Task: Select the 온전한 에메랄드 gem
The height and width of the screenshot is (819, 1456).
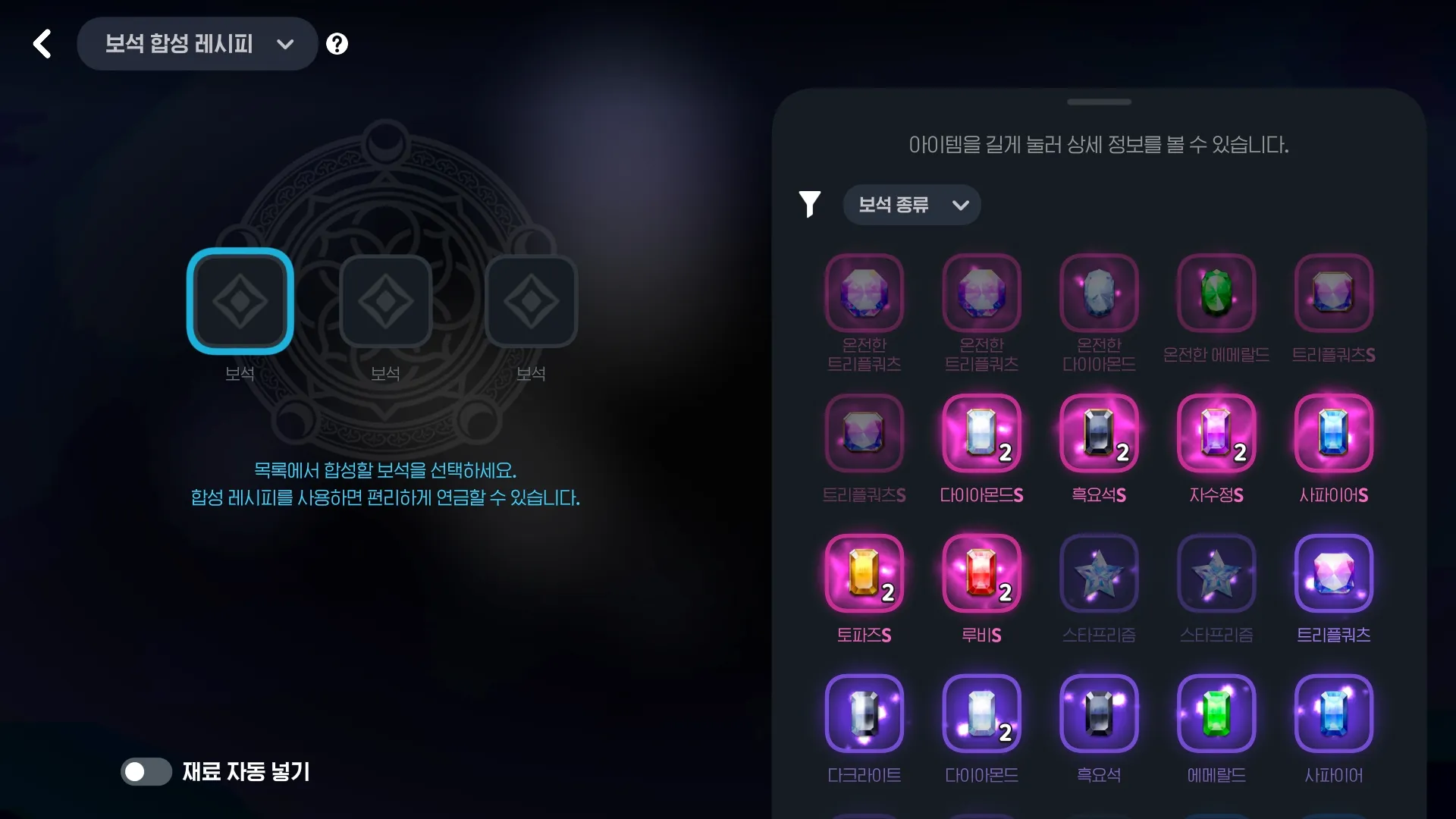Action: click(x=1216, y=293)
